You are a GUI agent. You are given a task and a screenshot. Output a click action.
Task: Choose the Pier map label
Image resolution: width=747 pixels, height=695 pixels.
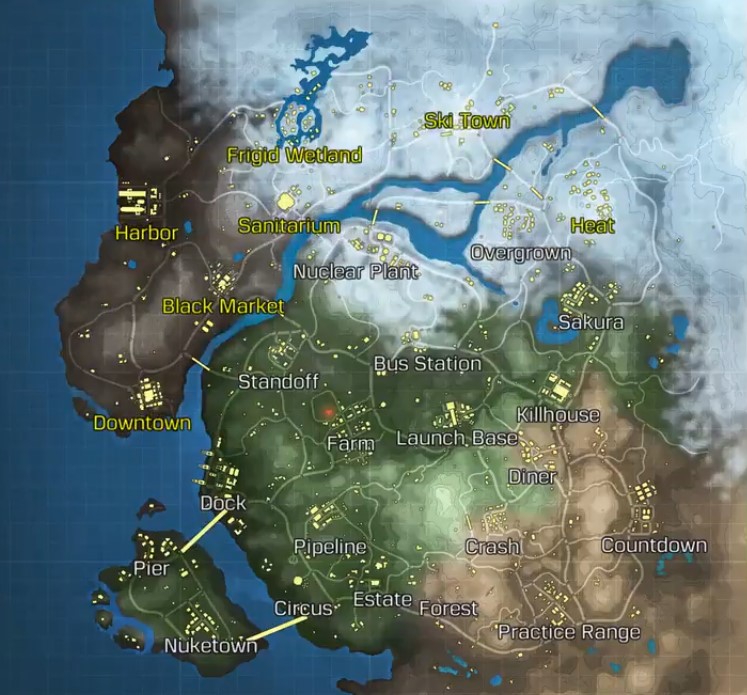pyautogui.click(x=151, y=569)
